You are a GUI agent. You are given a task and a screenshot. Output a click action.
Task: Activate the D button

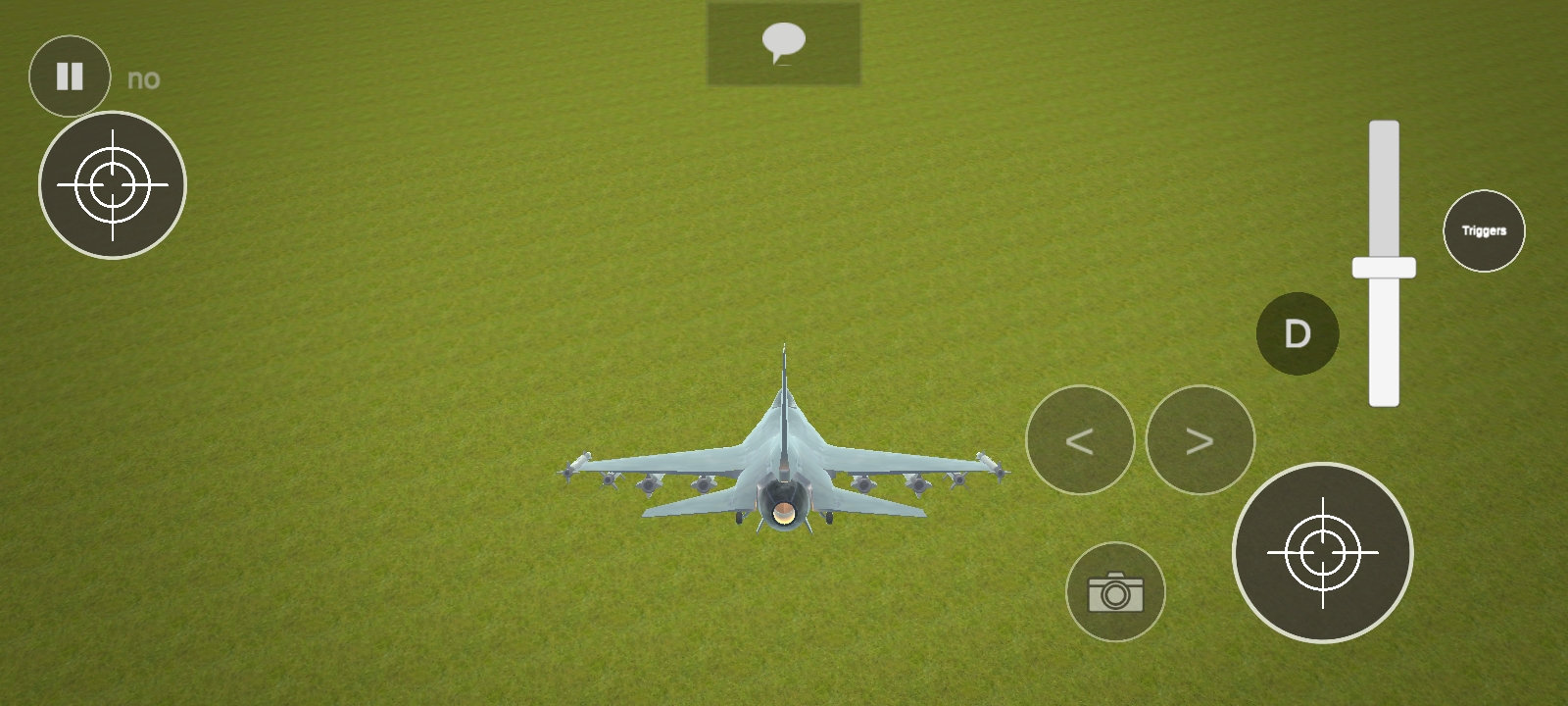tap(1298, 333)
